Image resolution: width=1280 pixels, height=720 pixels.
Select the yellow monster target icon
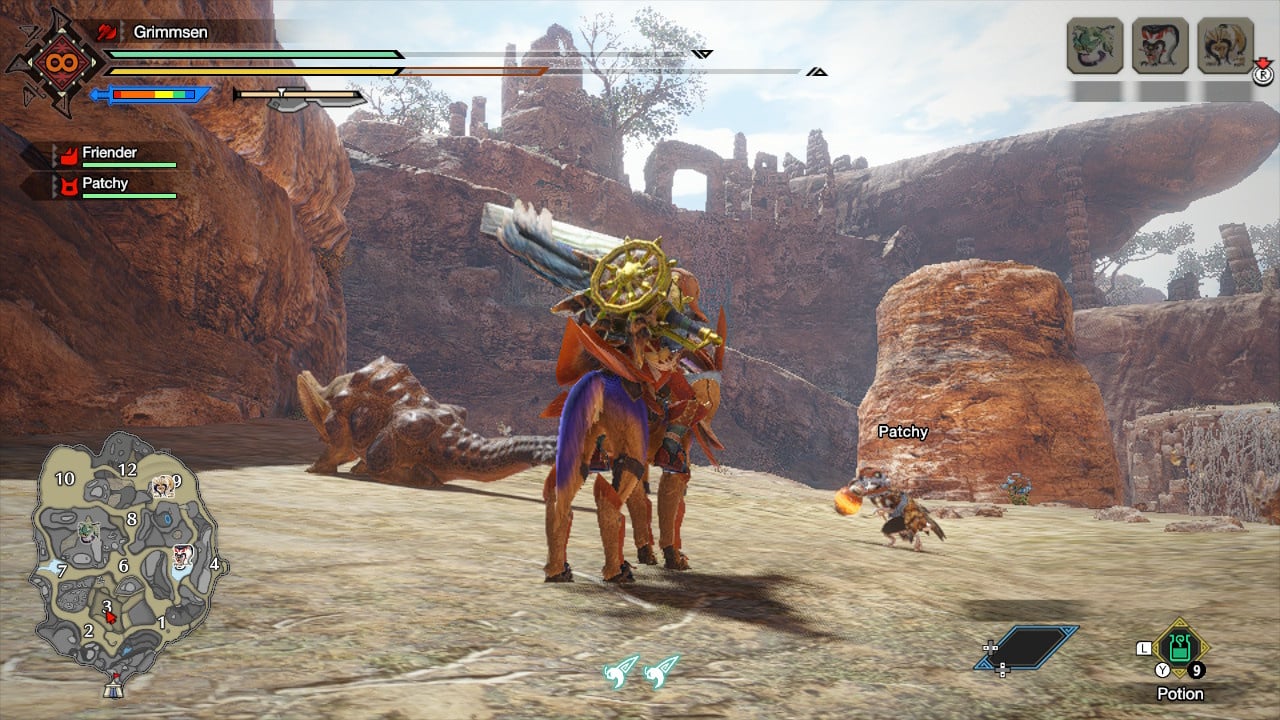[1225, 46]
